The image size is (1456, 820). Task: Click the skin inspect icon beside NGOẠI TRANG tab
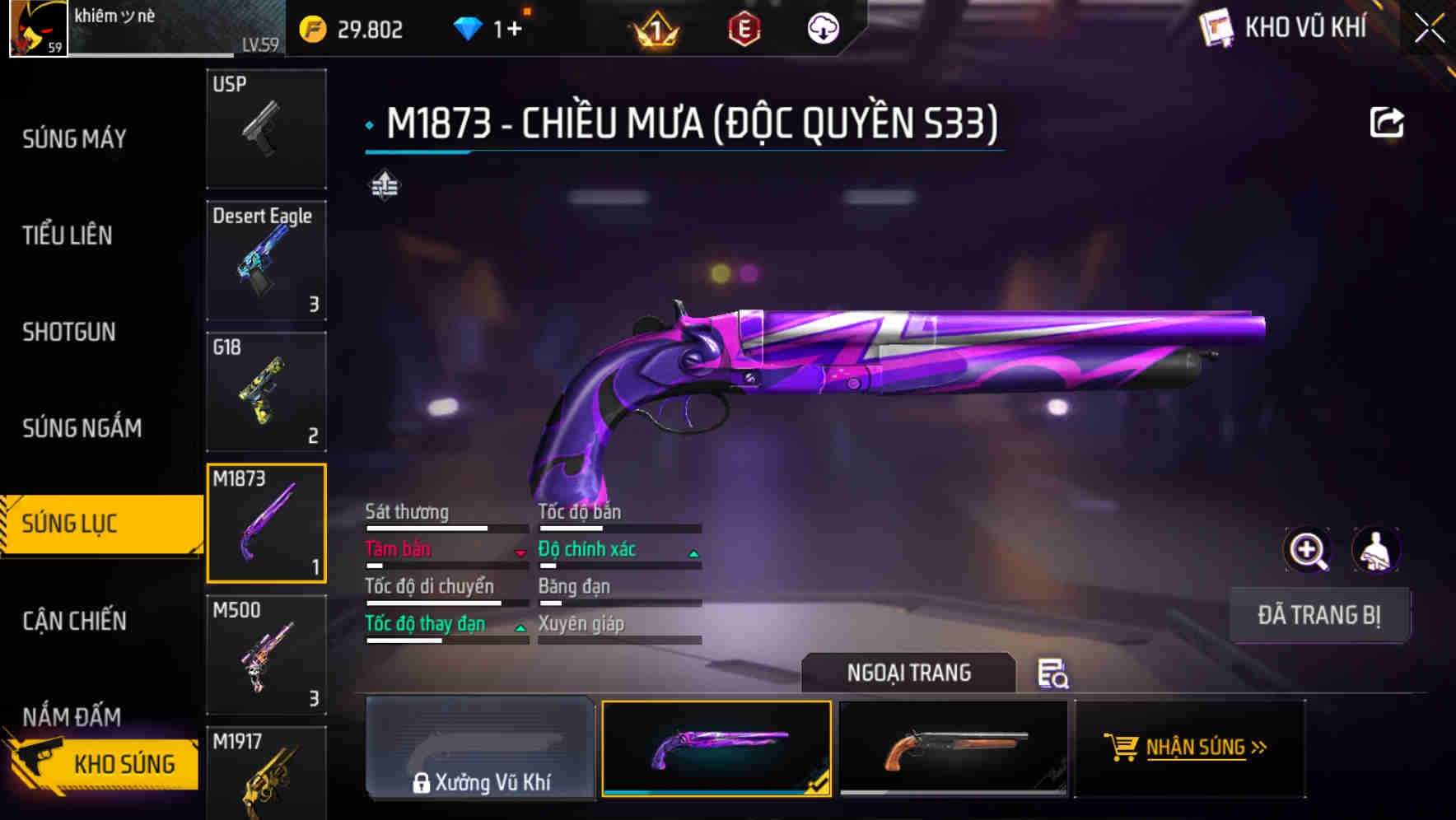(1053, 675)
